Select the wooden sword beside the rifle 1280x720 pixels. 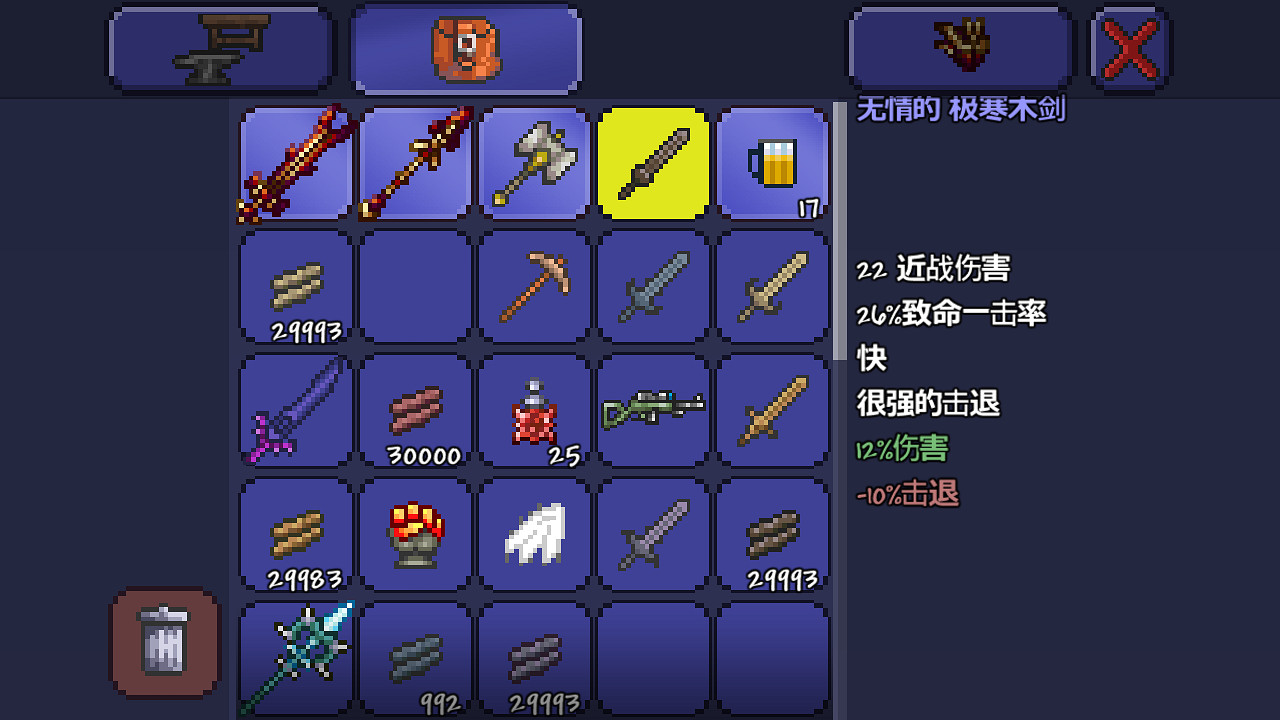tap(772, 410)
